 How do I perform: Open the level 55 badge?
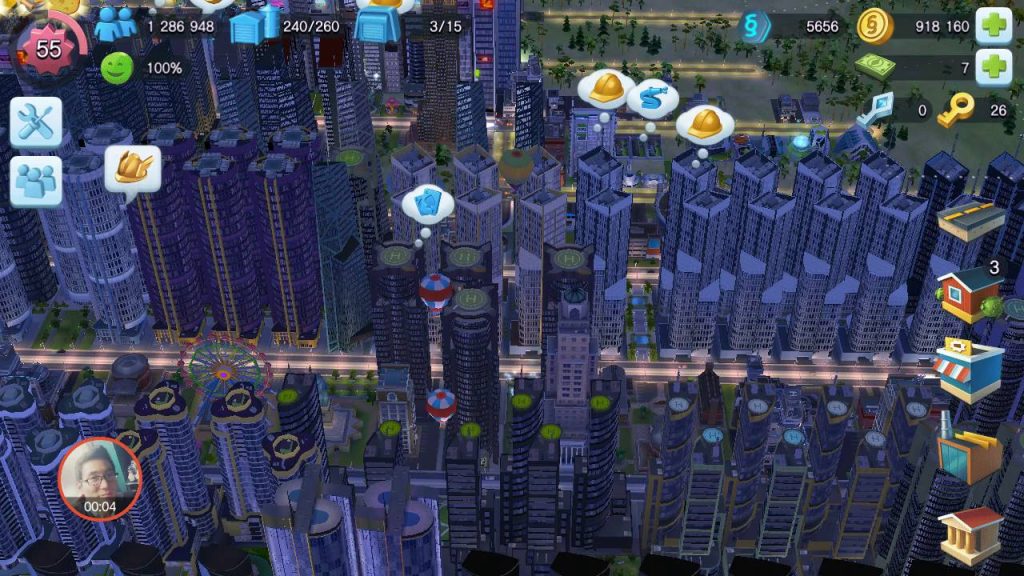click(x=49, y=48)
